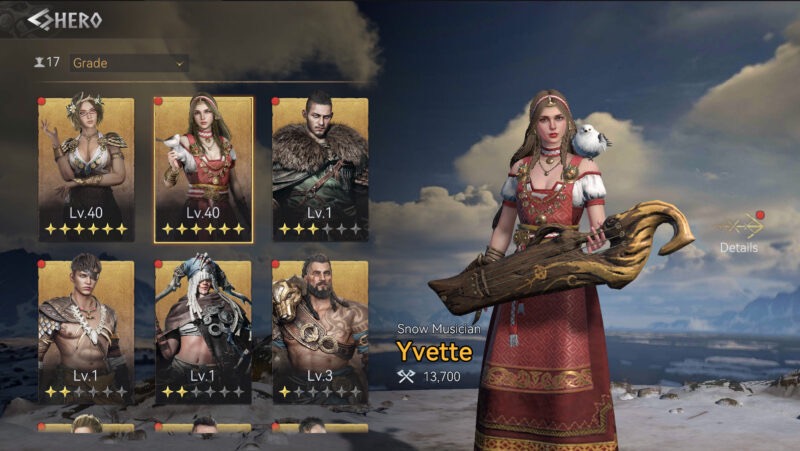Open Yvette's Details page

tap(739, 232)
